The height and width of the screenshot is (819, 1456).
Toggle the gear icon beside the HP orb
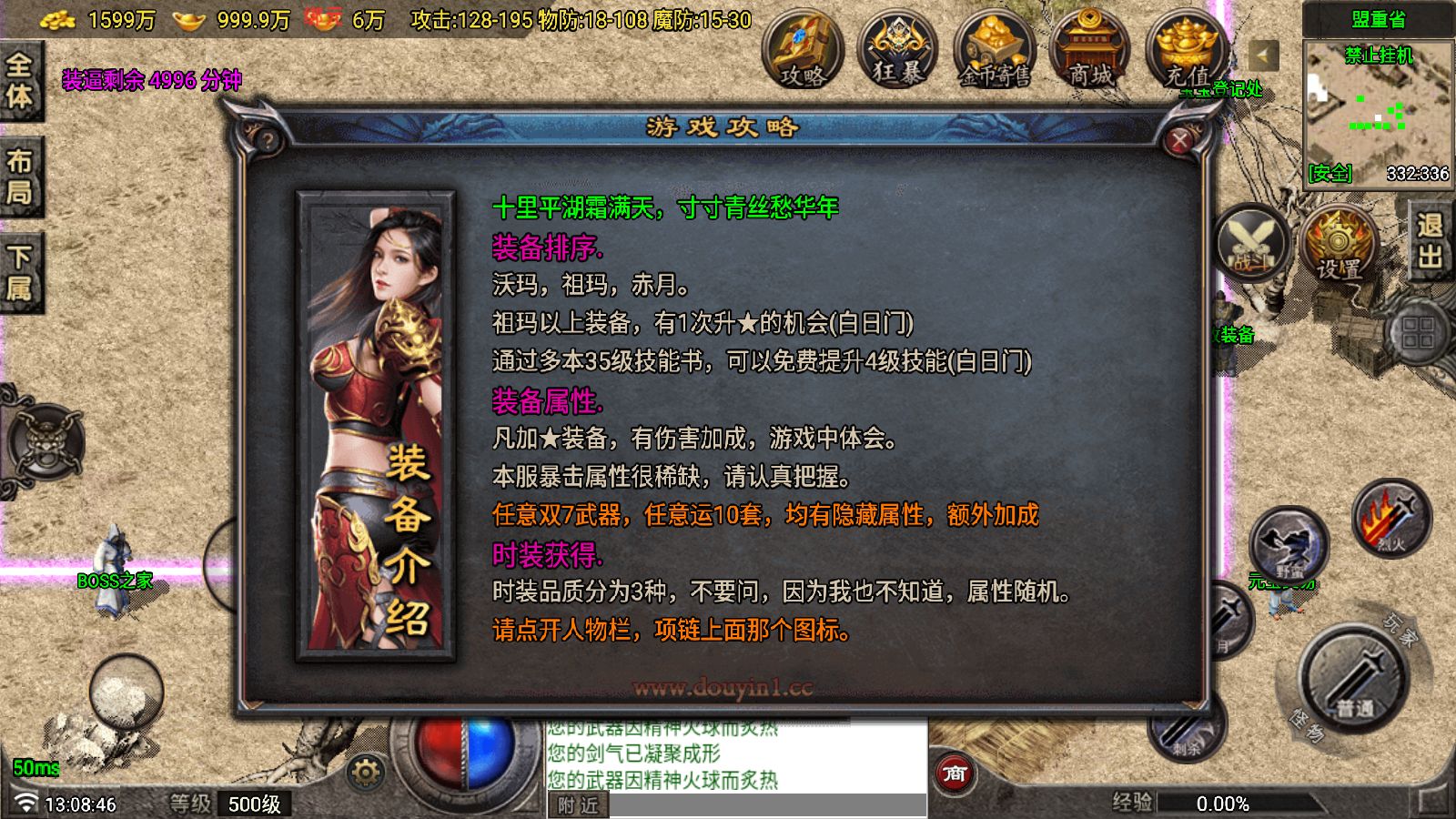[366, 772]
